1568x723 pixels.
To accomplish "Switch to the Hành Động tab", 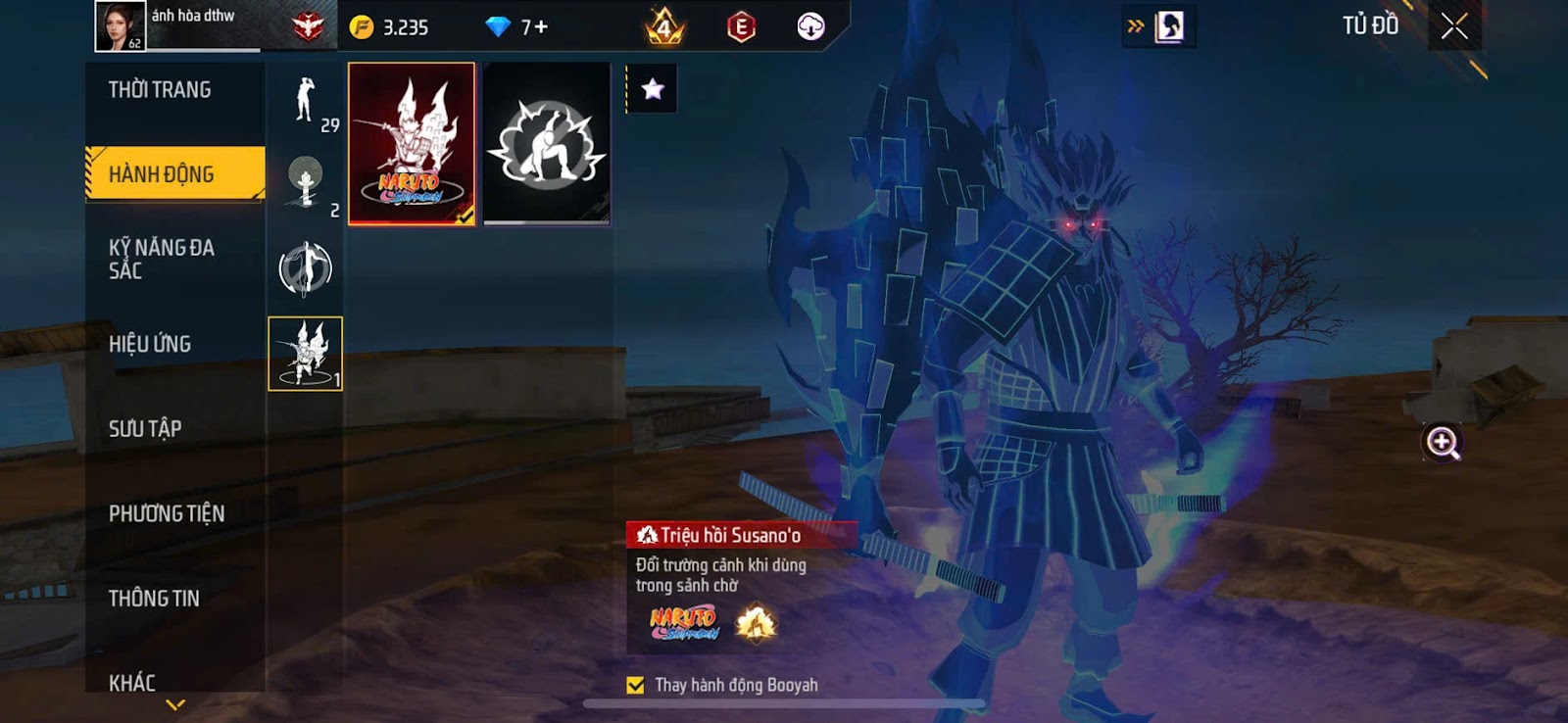I will [162, 174].
